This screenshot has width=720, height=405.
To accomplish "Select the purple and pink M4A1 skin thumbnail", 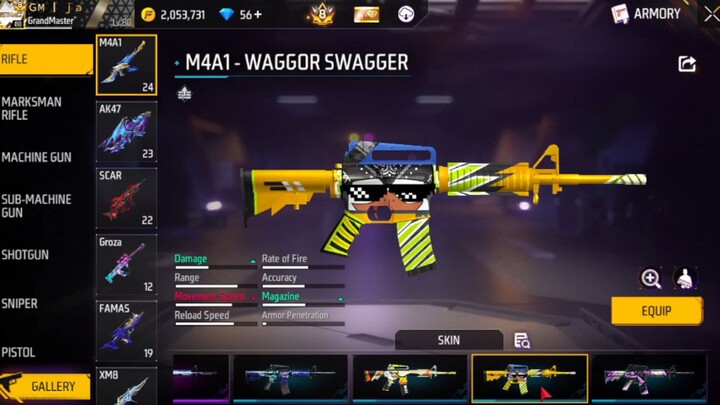I will [x=649, y=378].
